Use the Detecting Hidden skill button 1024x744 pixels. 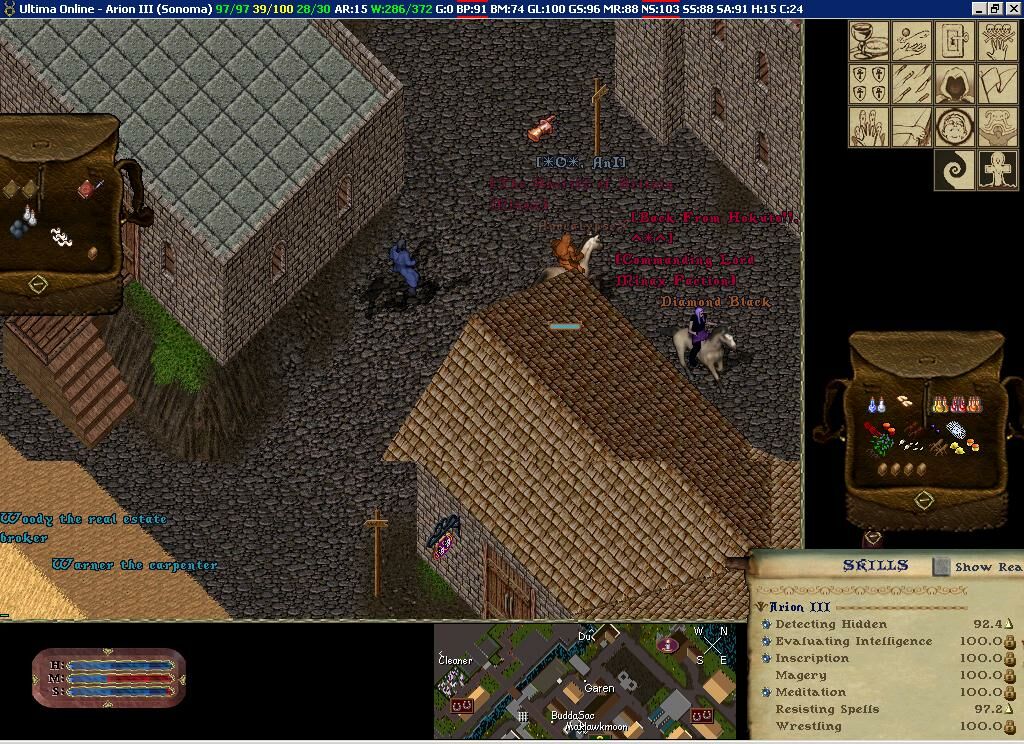tap(767, 624)
